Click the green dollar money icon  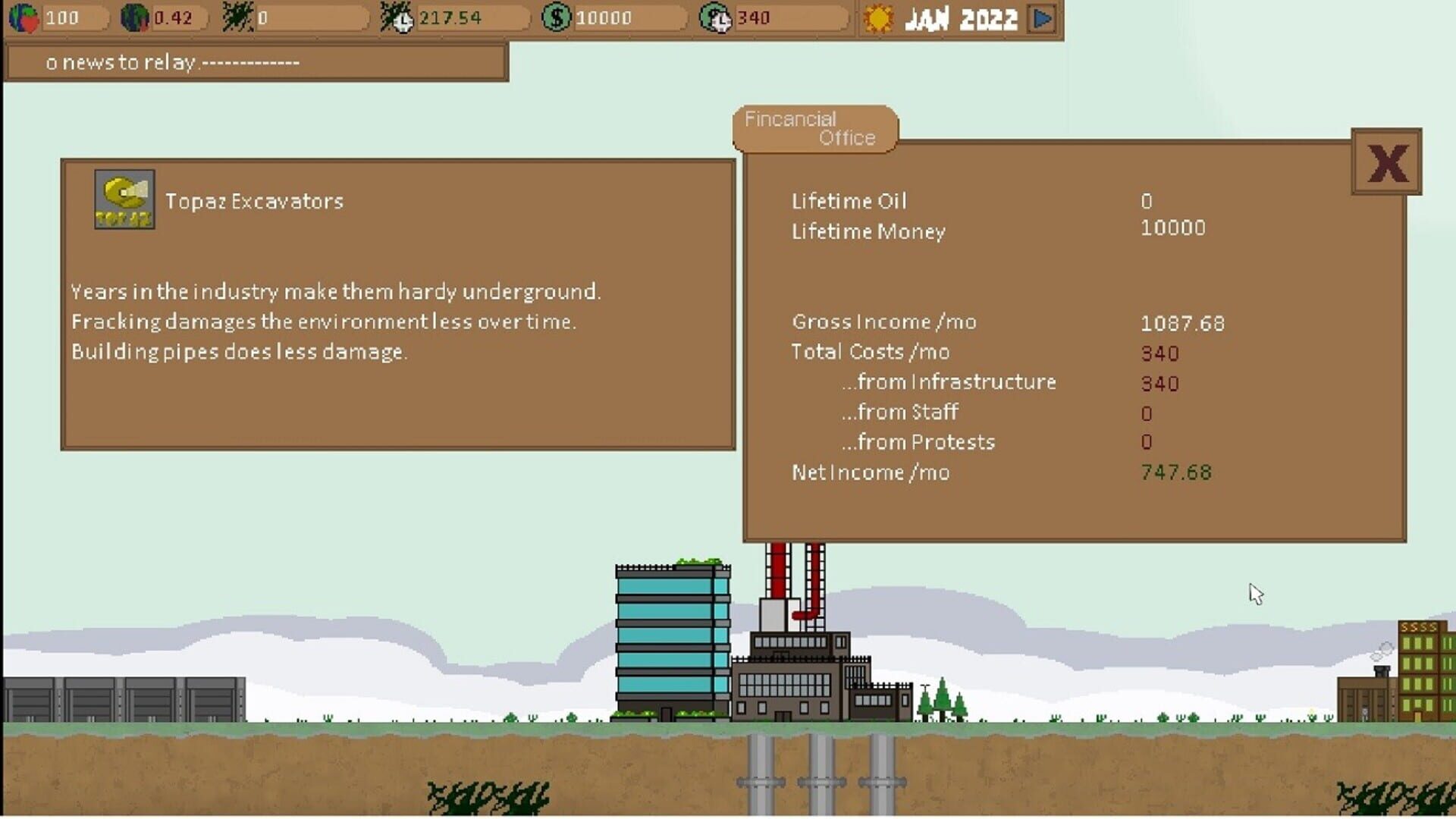(556, 17)
